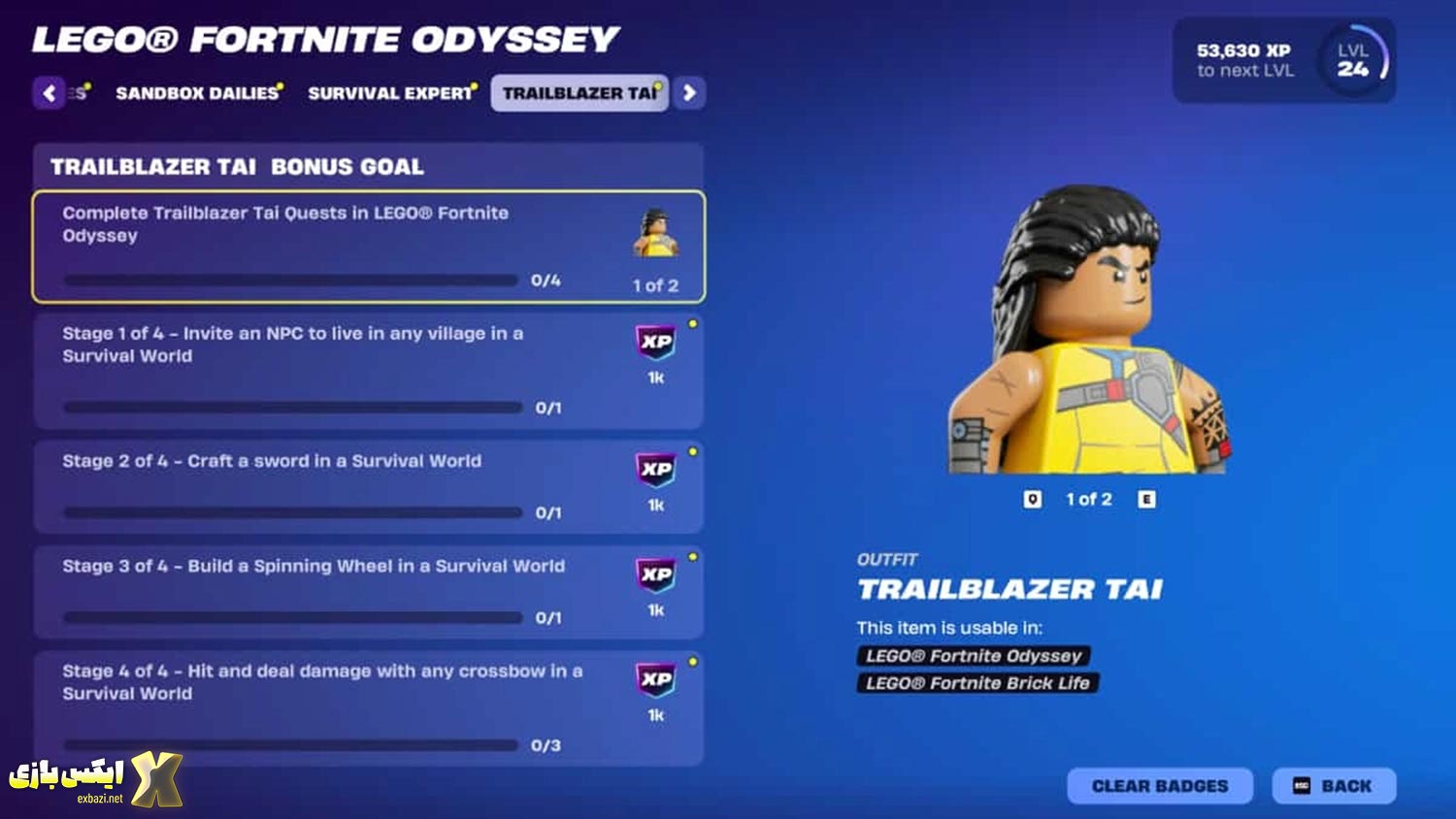Click the left arrow to show earlier tabs

click(50, 93)
